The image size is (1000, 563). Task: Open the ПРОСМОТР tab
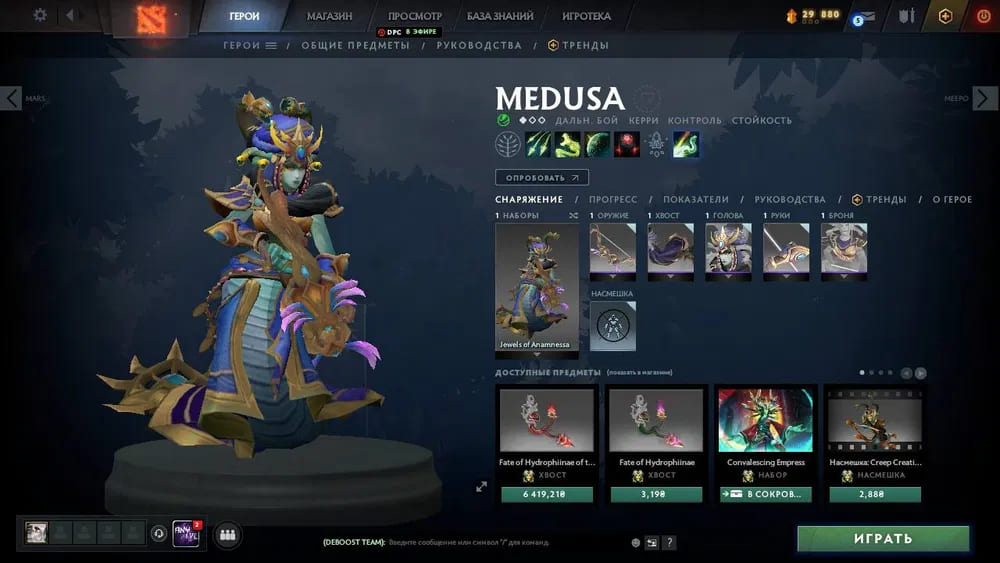pos(414,16)
